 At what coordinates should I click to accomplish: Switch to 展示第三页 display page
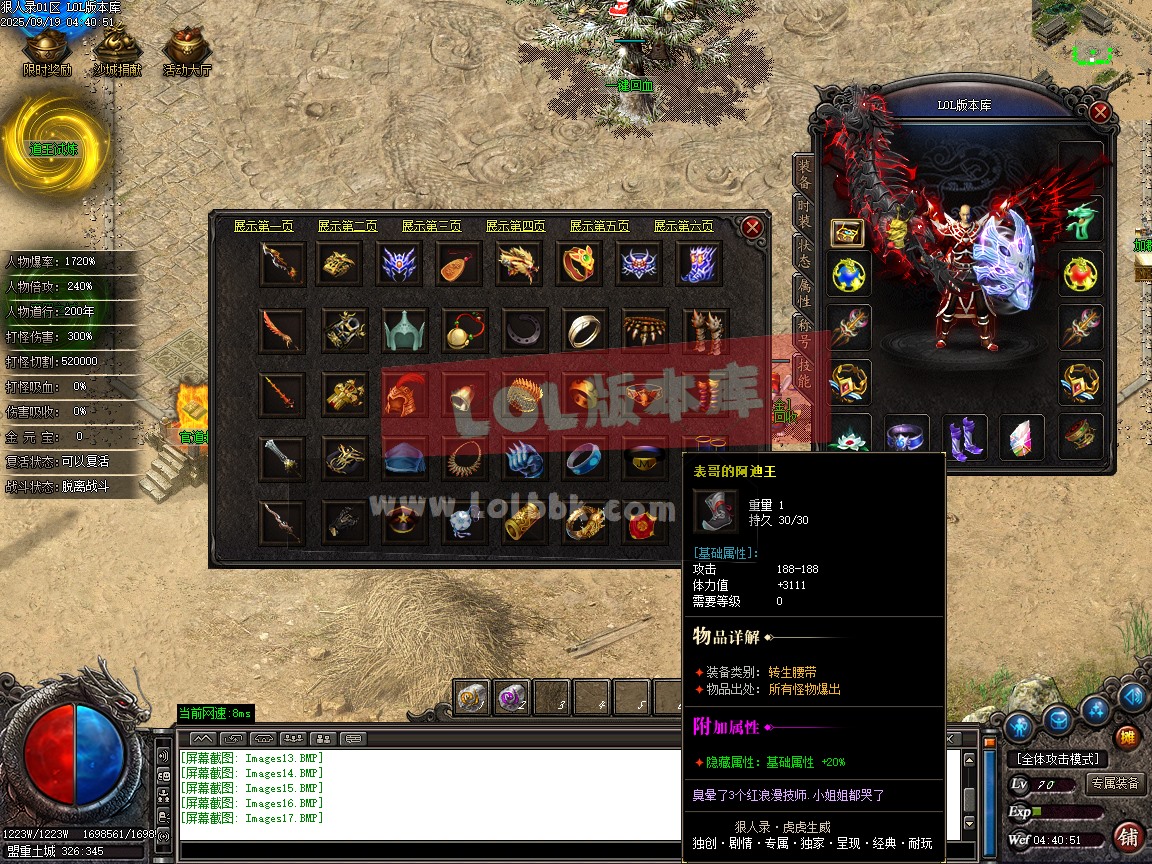432,226
